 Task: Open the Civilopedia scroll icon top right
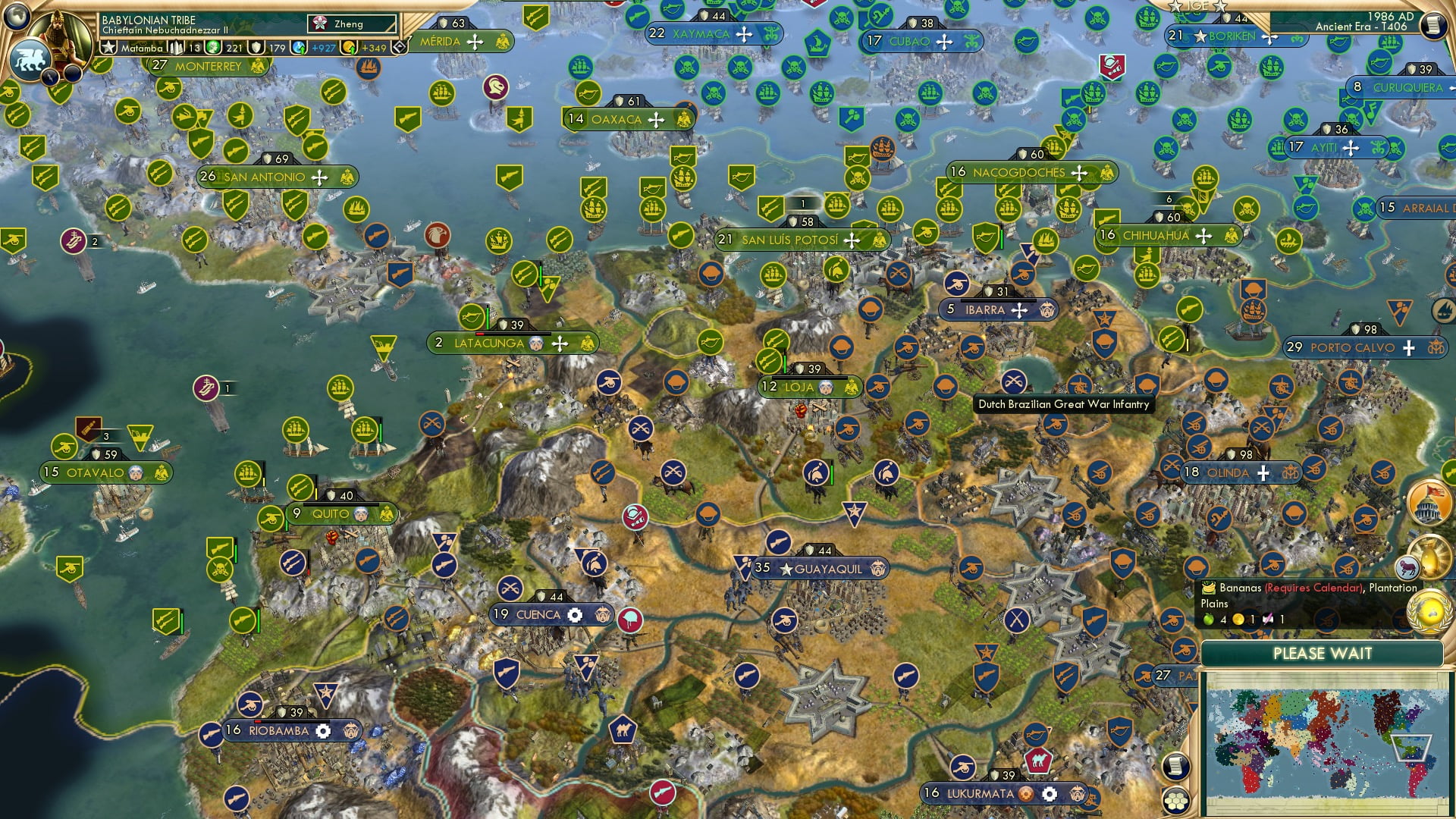(x=1435, y=25)
